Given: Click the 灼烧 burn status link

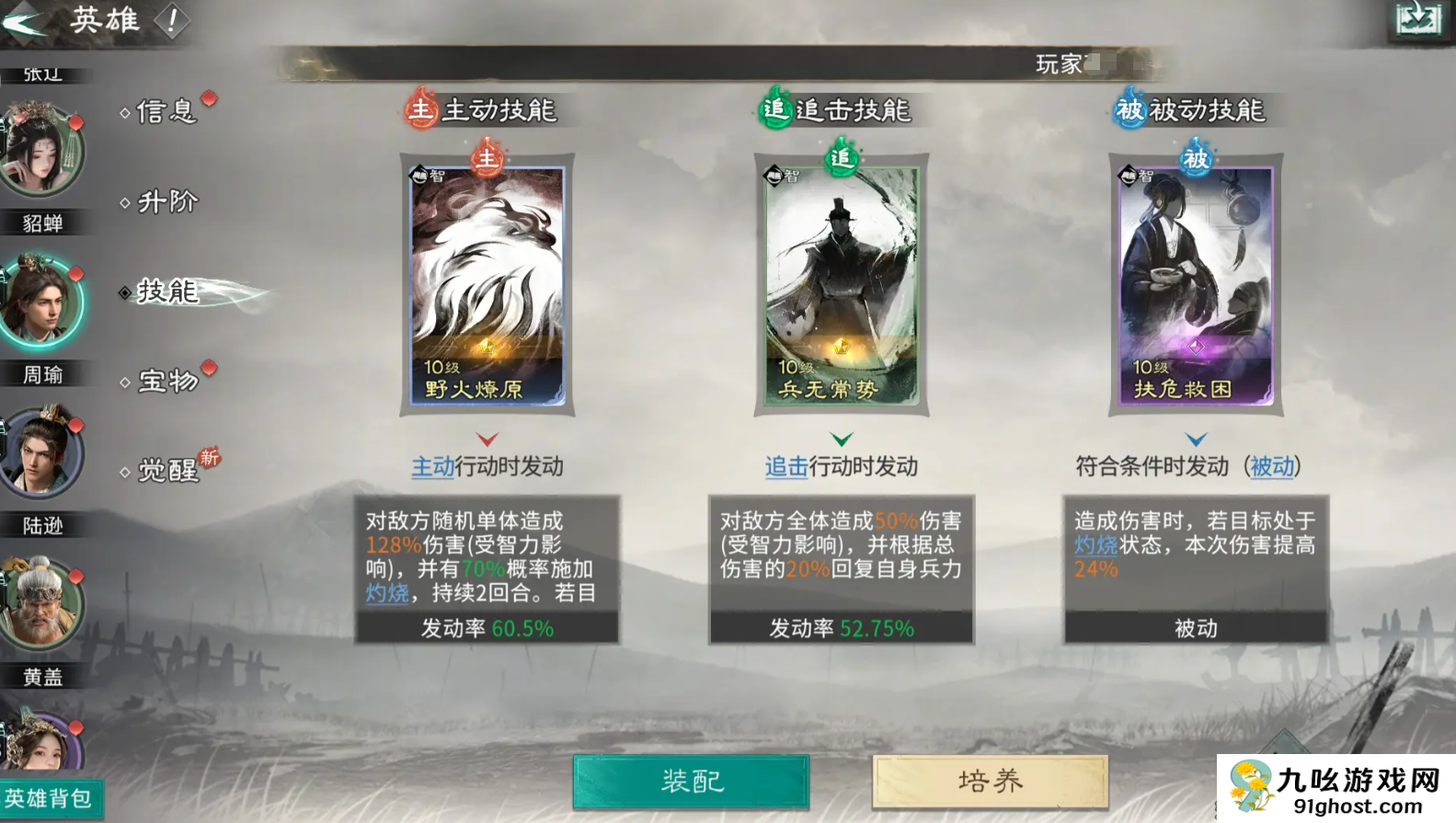Looking at the screenshot, I should coord(386,594).
